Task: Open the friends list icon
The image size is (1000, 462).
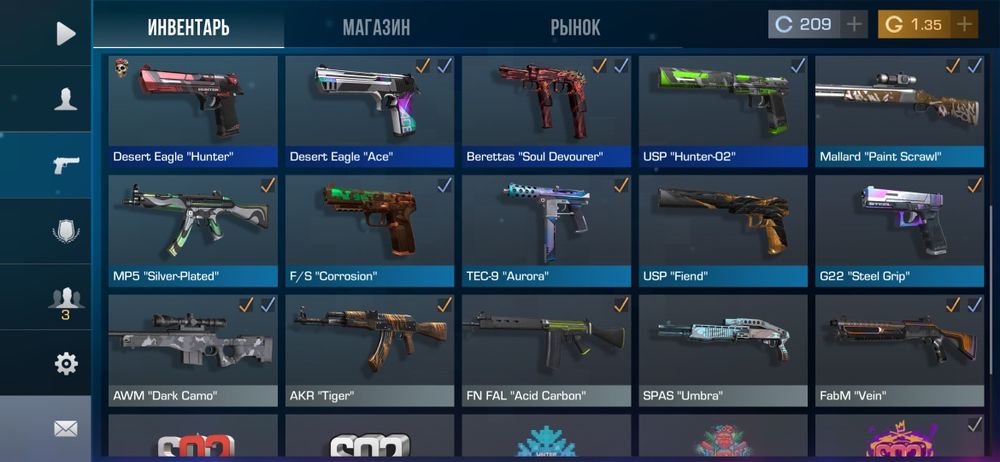Action: [66, 298]
